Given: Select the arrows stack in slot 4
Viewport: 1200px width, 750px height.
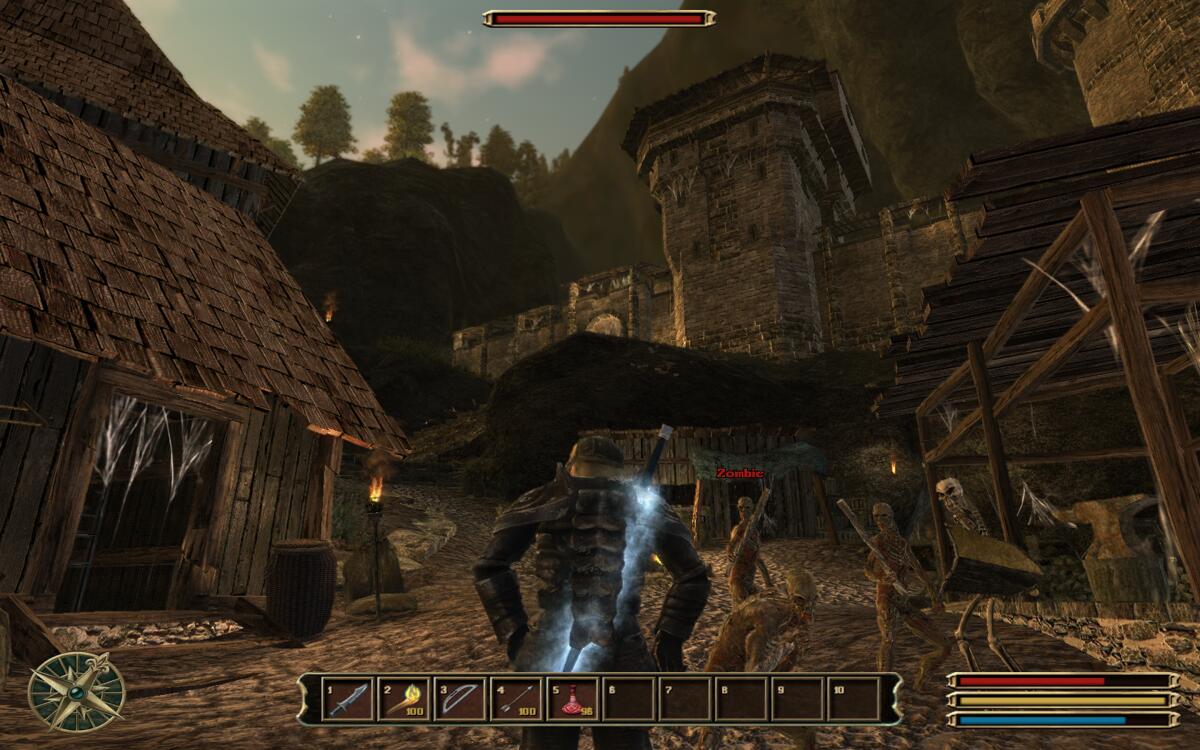Looking at the screenshot, I should 516,698.
